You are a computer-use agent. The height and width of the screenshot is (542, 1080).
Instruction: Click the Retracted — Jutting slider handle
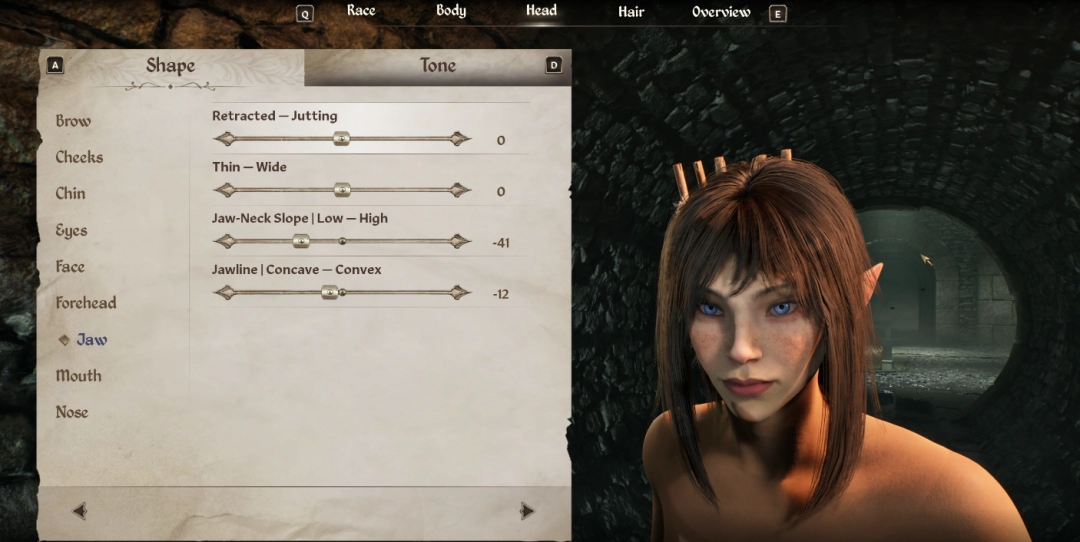click(x=341, y=139)
